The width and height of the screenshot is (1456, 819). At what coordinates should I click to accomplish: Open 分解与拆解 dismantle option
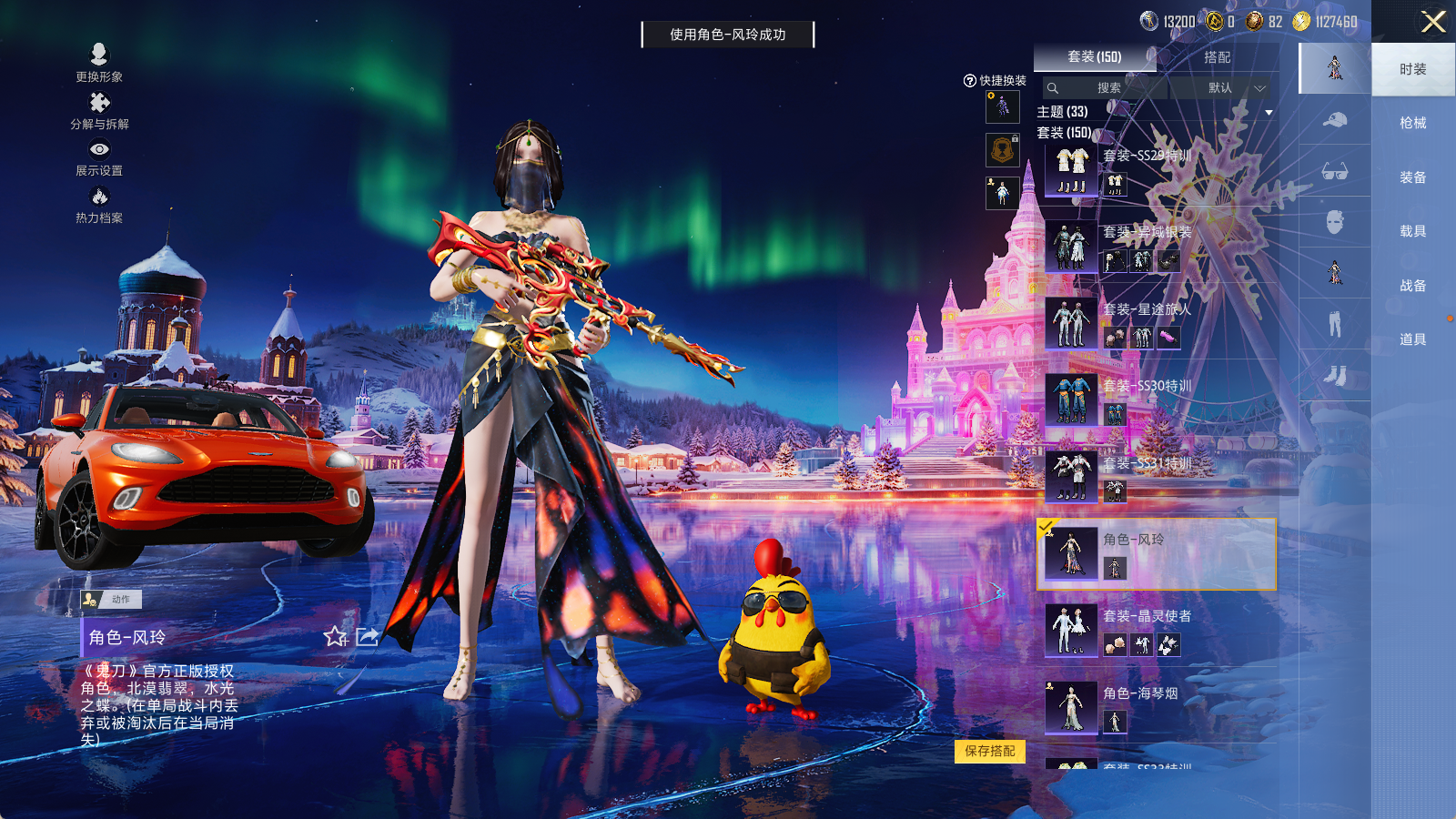click(x=99, y=110)
